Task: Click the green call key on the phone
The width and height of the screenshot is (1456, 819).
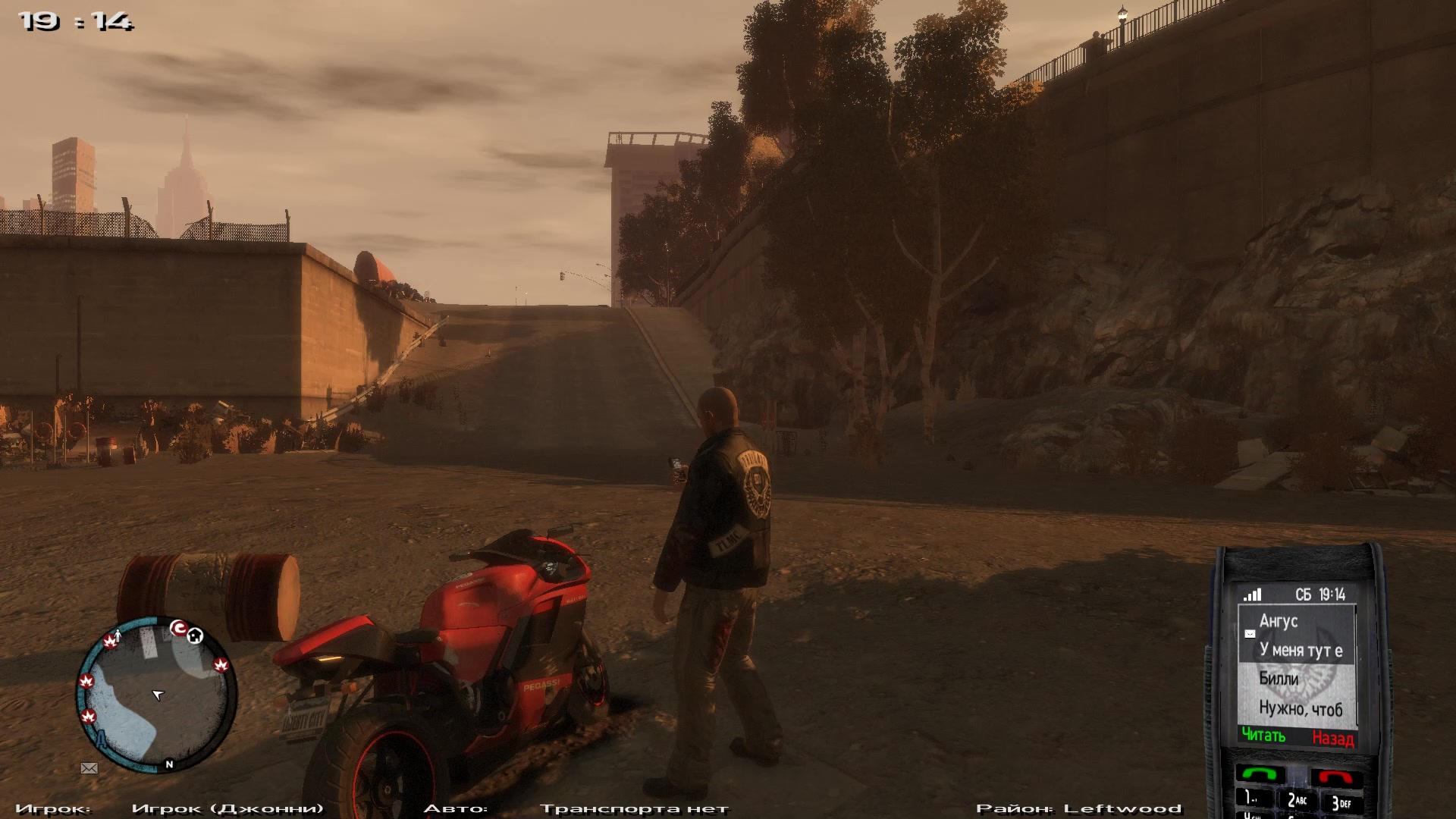Action: tap(1260, 775)
